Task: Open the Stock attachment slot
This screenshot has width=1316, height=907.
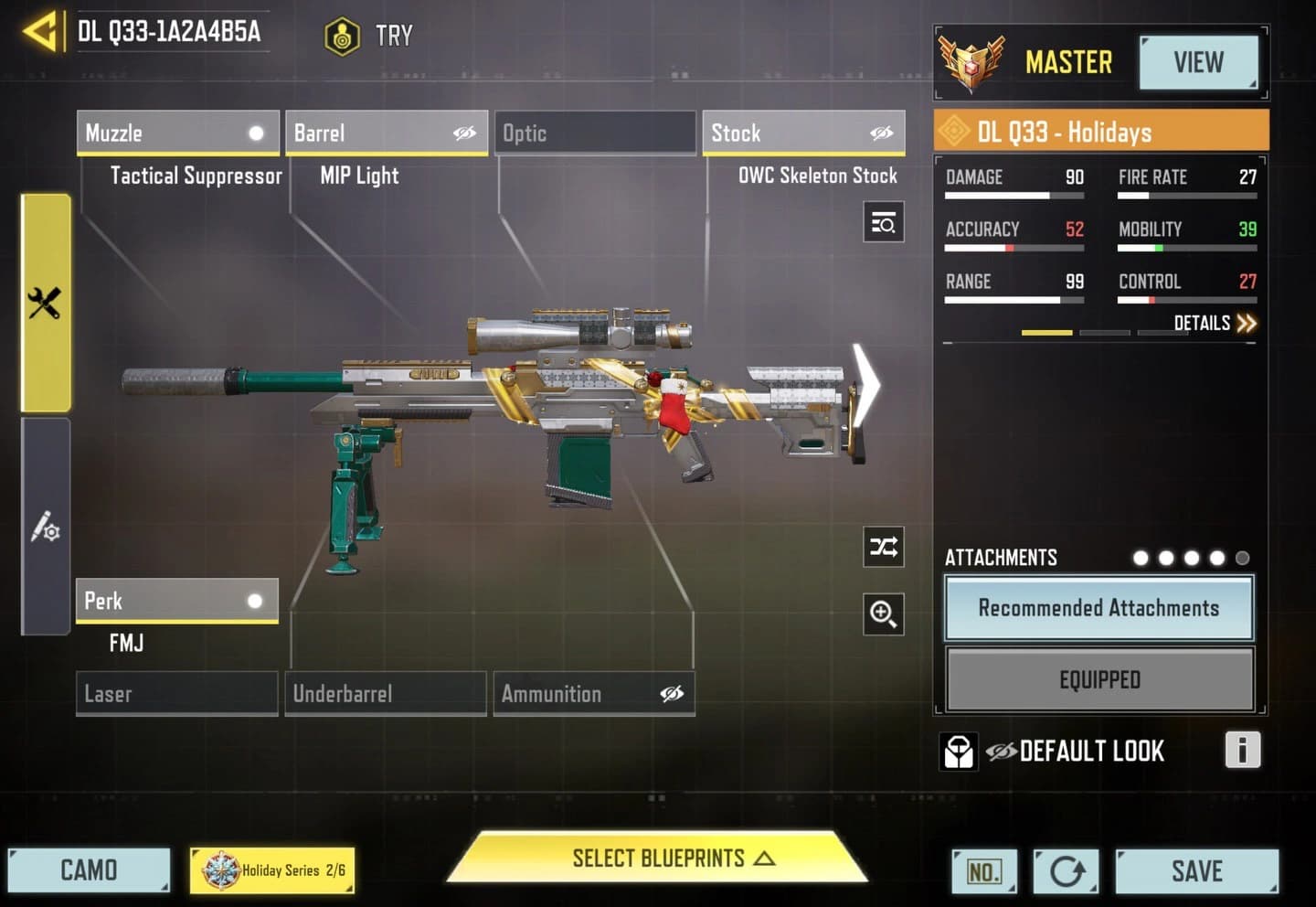Action: 803,133
